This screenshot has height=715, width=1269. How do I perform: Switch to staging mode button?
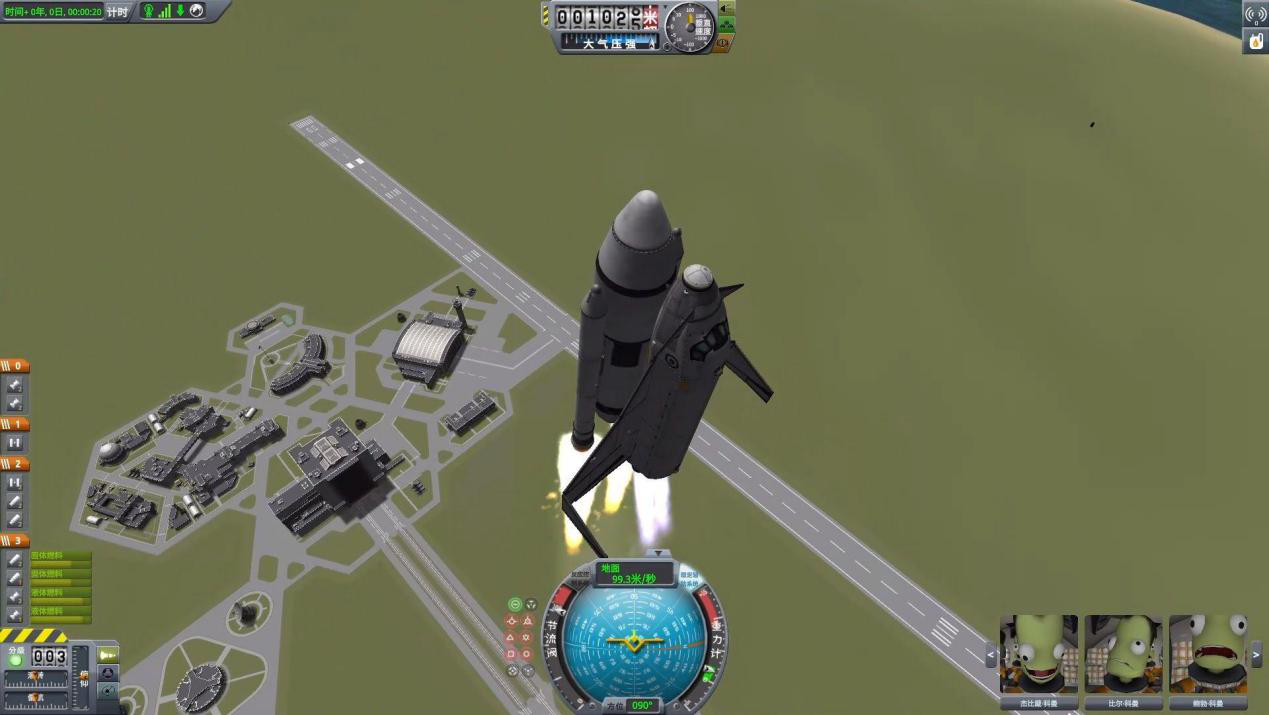pos(108,655)
